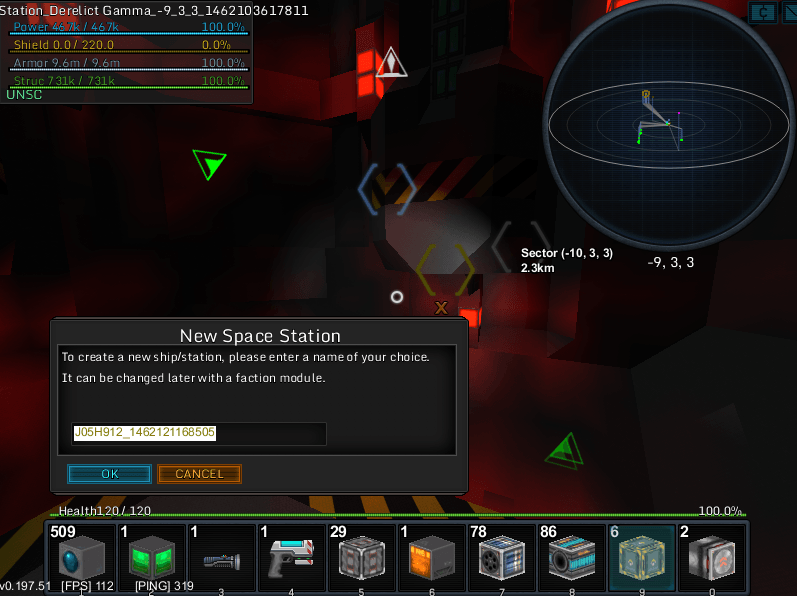797x596 pixels.
Task: Equip the white laser pistol
Action: 291,559
